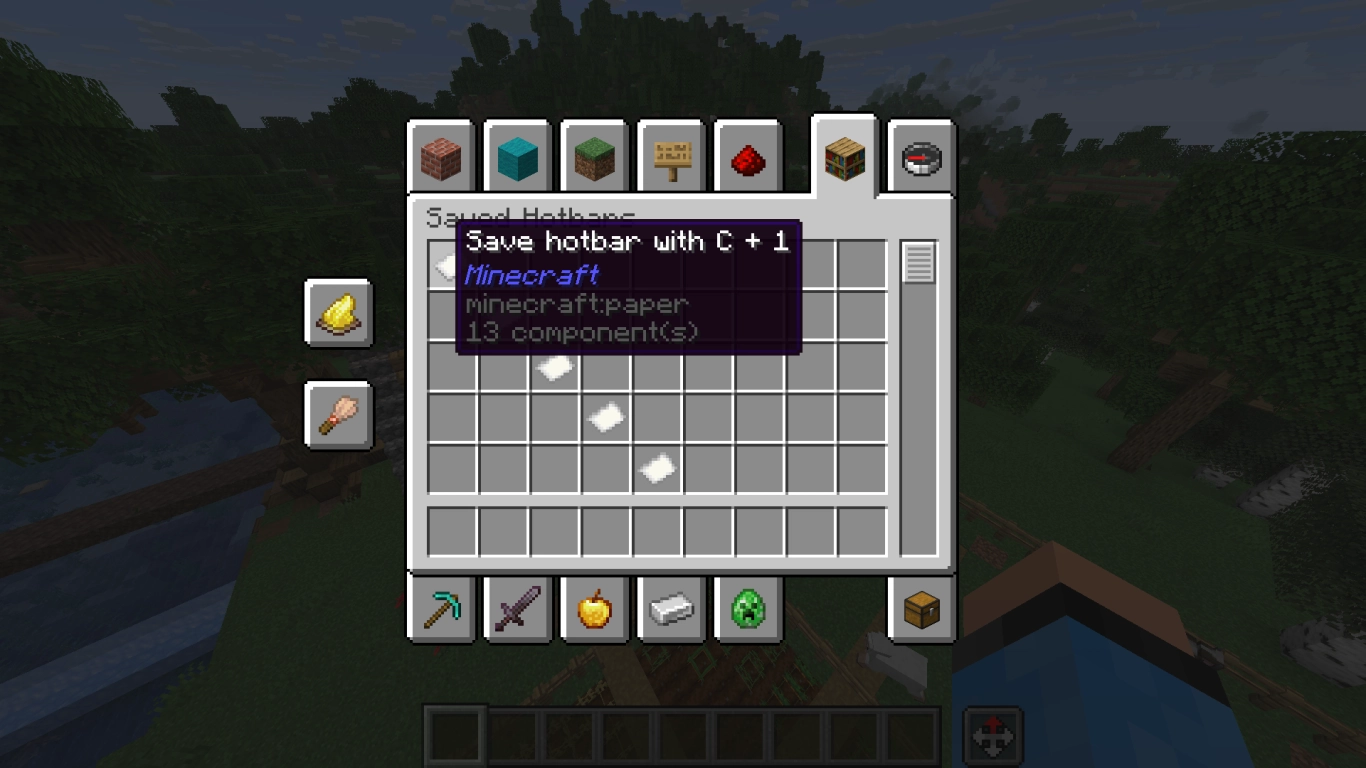The height and width of the screenshot is (768, 1366).
Task: Open the Building Blocks brick tab
Action: [442, 157]
